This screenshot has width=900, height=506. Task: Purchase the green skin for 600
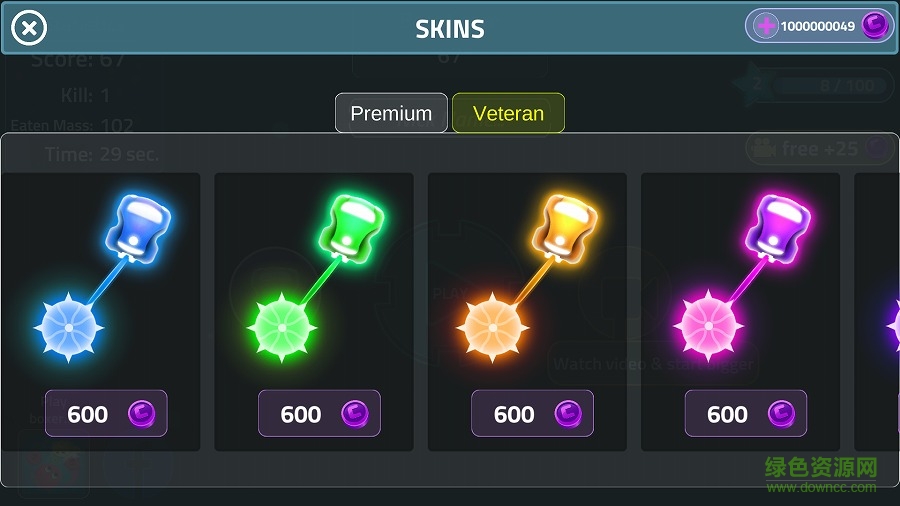(319, 413)
